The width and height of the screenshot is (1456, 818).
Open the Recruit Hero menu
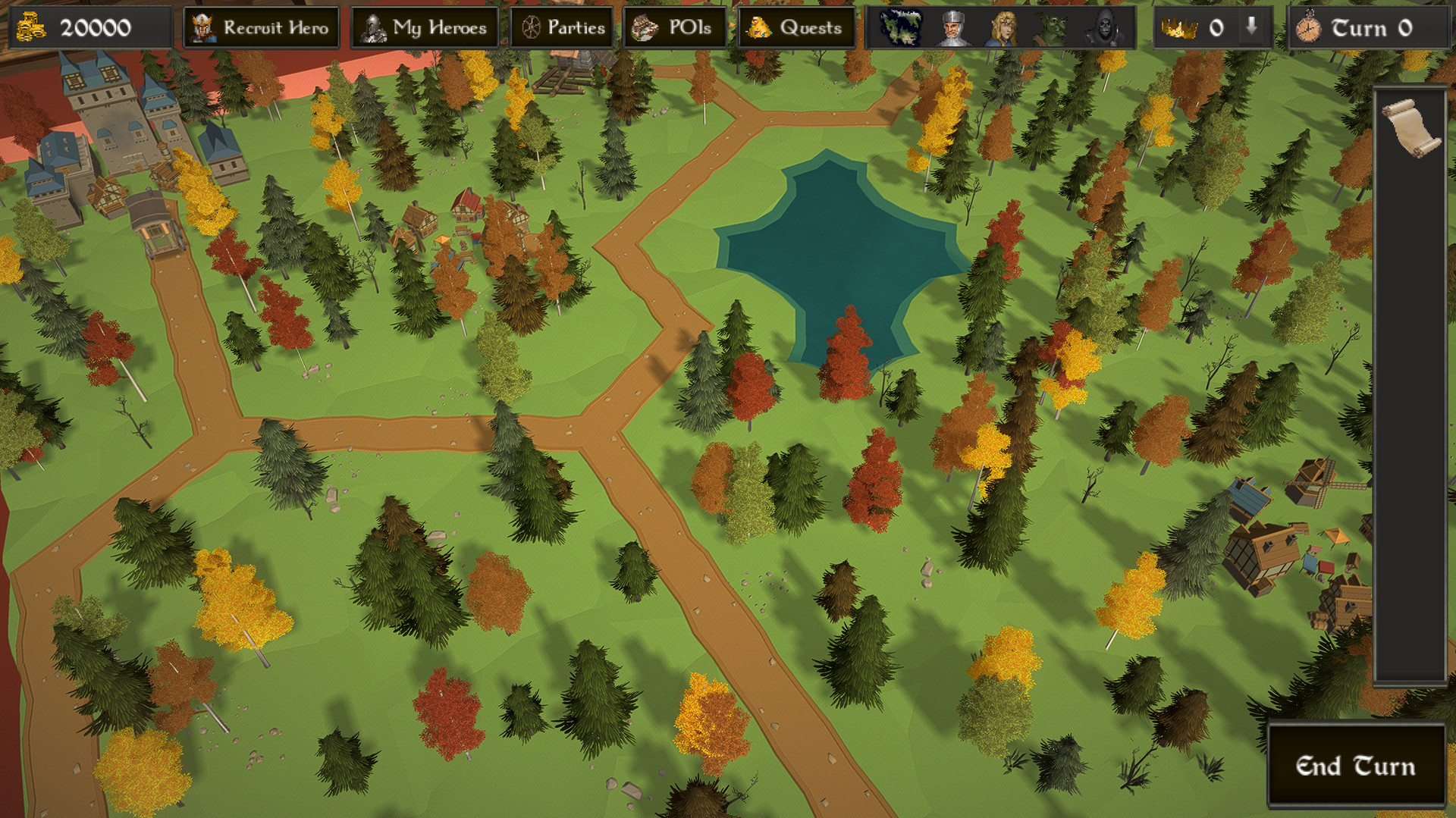click(x=261, y=28)
